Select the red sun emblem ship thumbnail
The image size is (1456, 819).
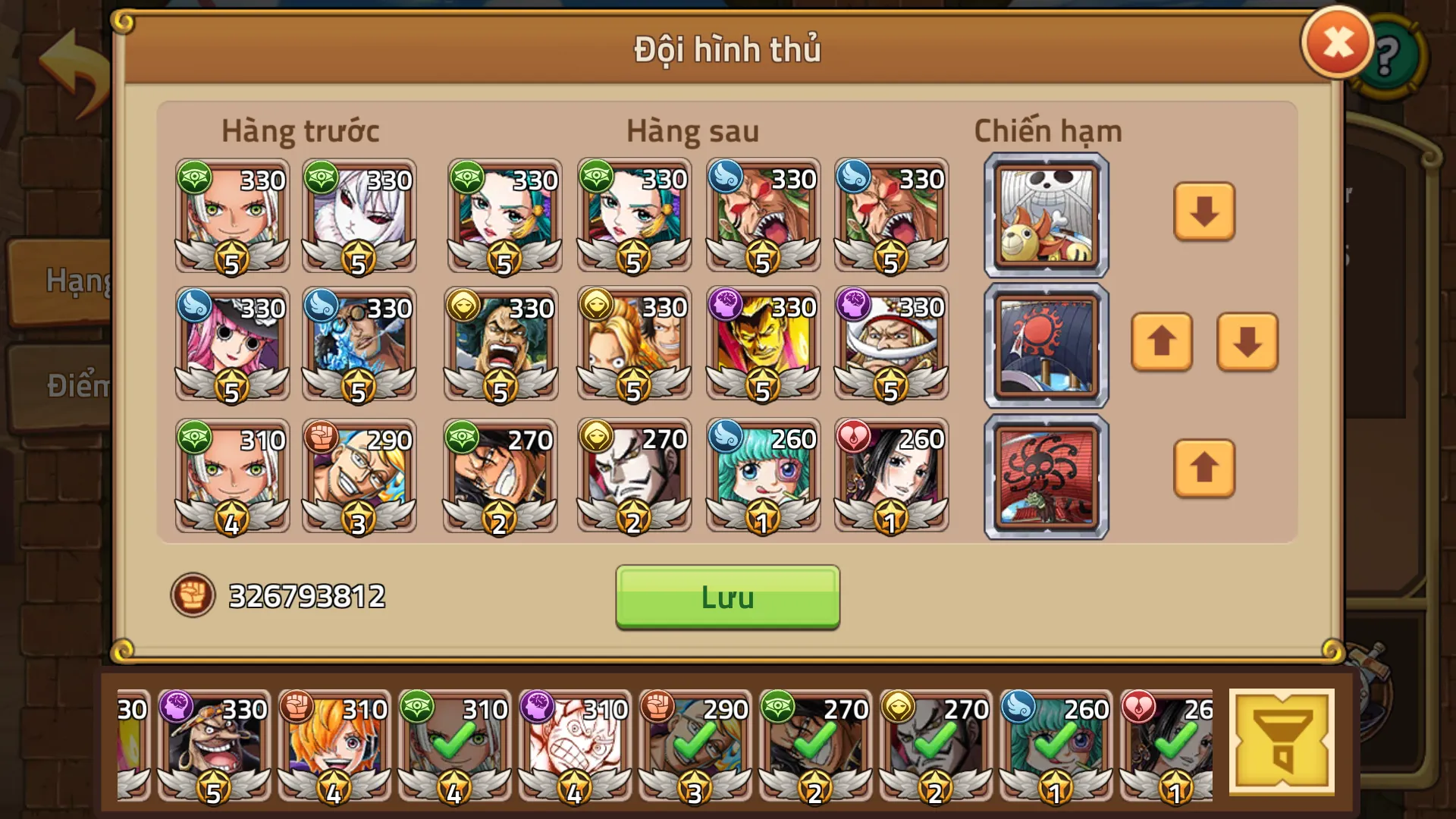tap(1045, 345)
